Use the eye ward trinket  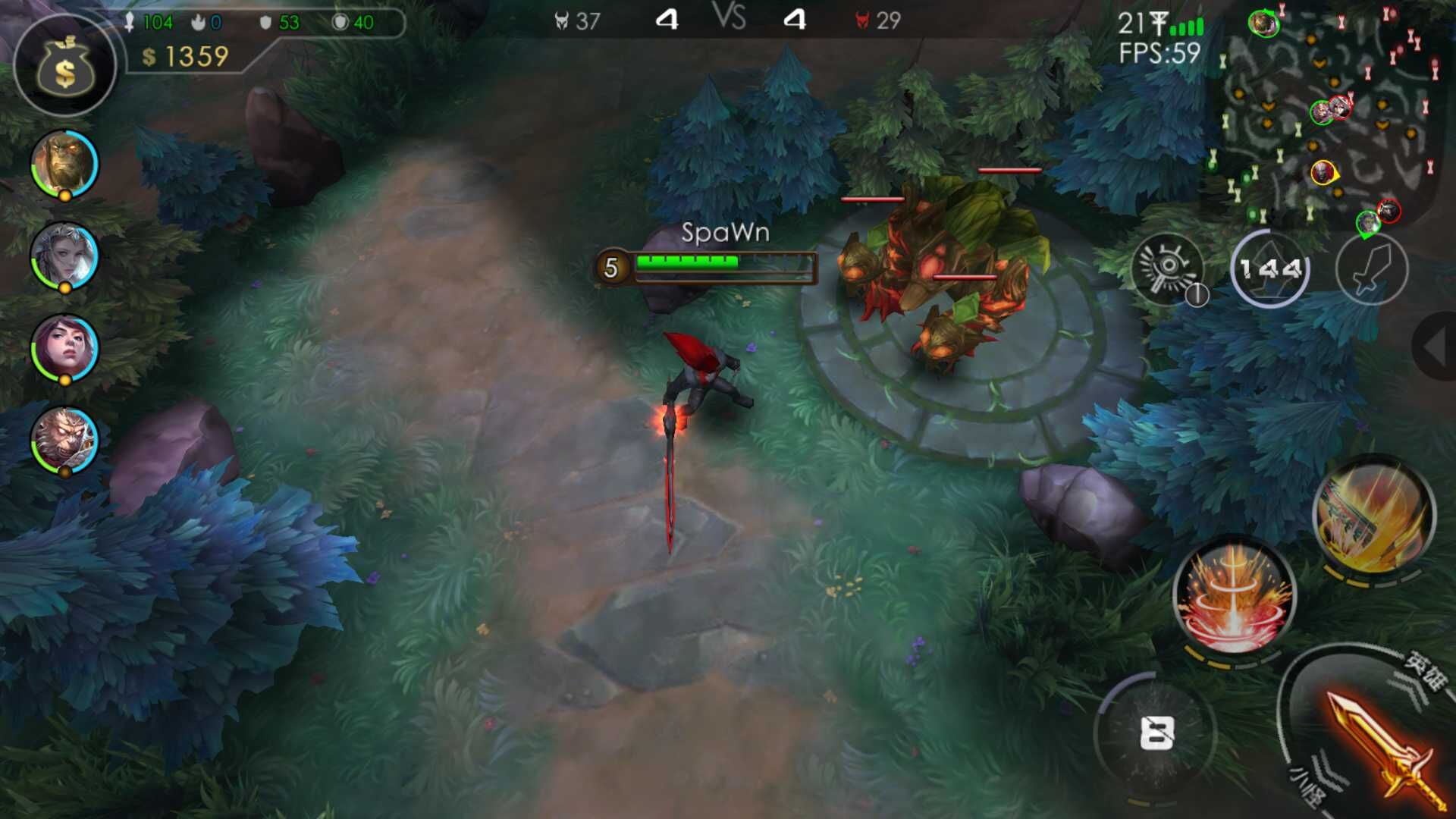tap(1168, 267)
